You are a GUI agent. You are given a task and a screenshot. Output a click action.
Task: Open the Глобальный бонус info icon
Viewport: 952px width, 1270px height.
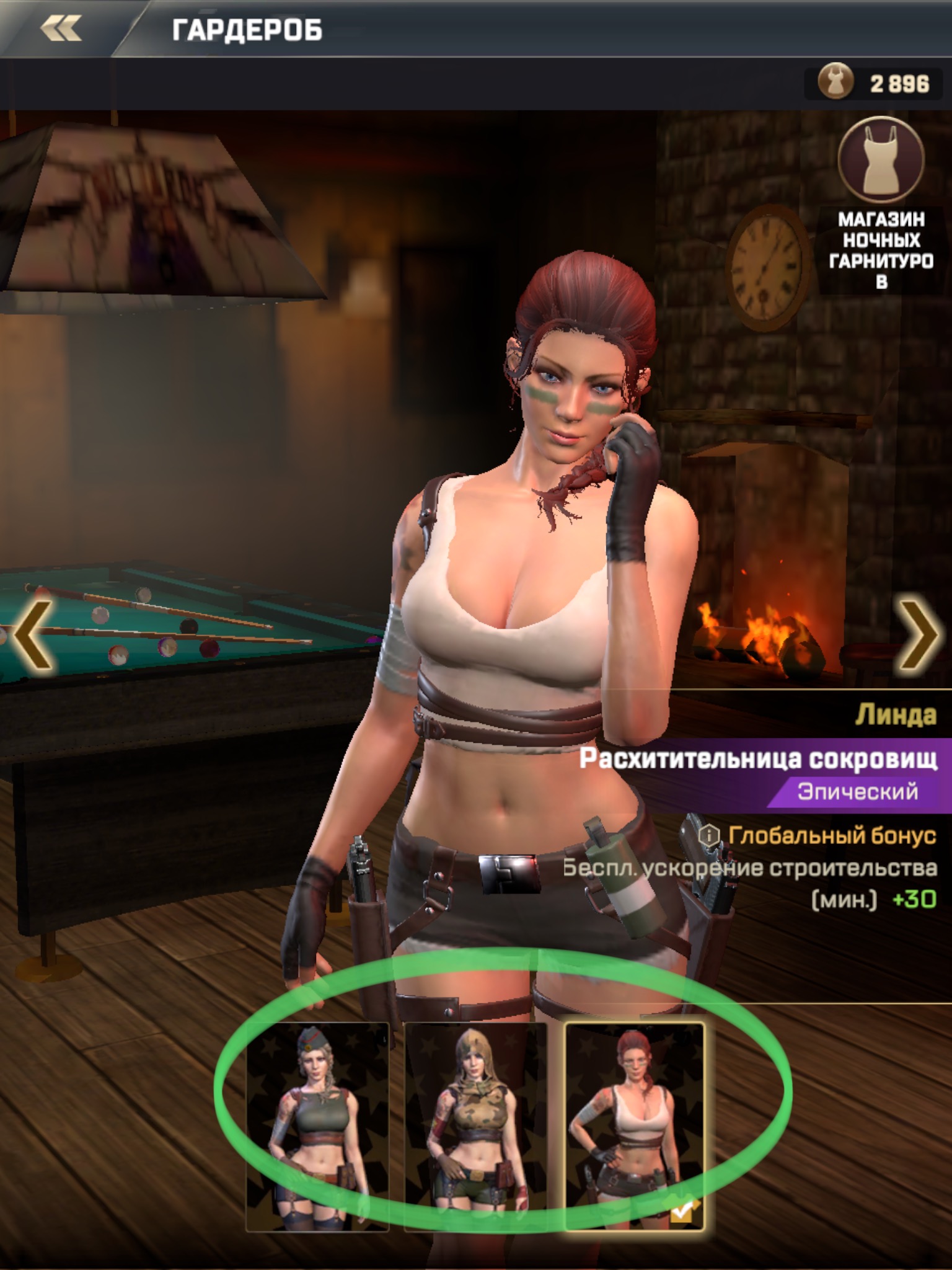709,835
